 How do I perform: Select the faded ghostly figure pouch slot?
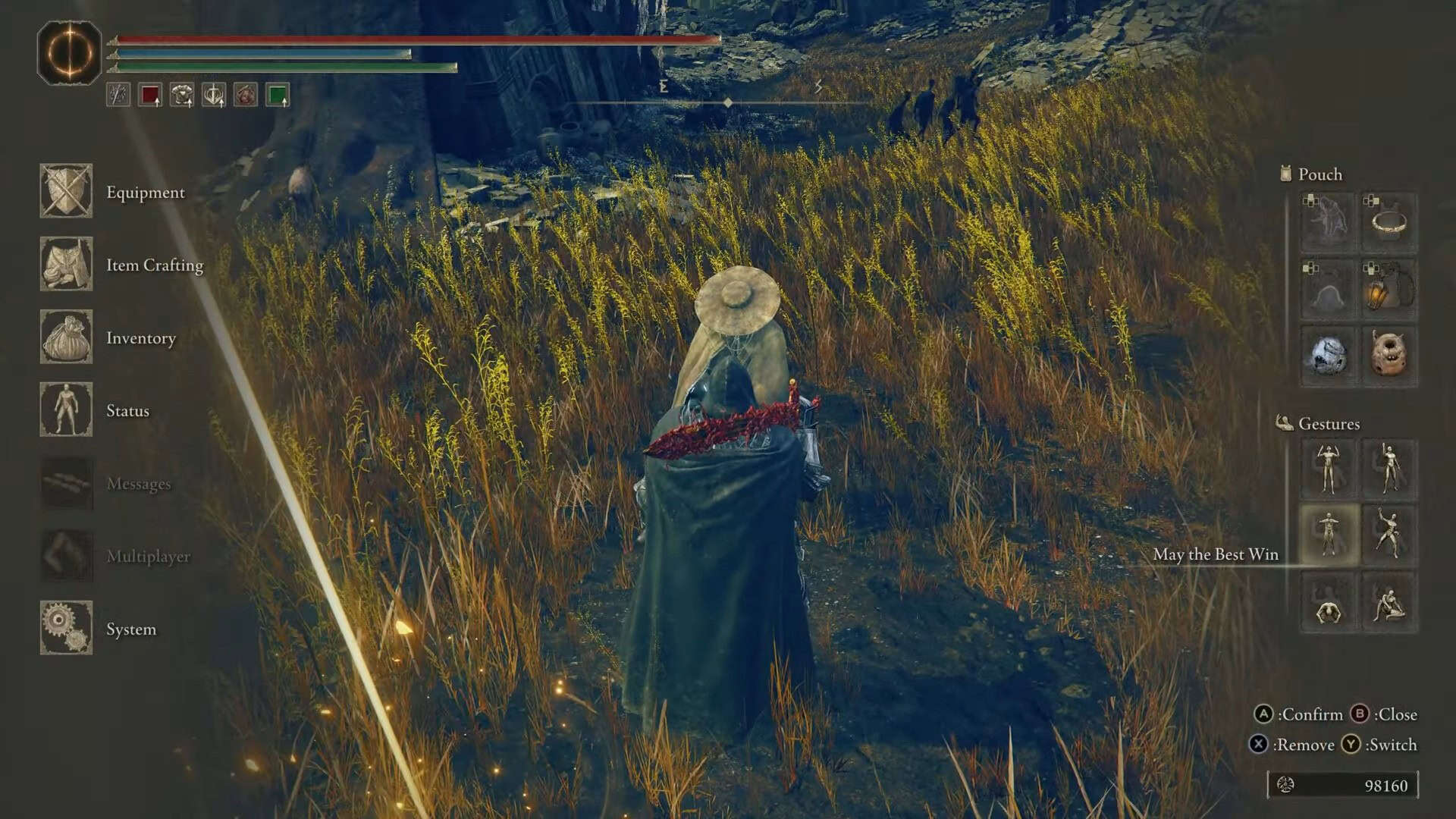(x=1328, y=223)
